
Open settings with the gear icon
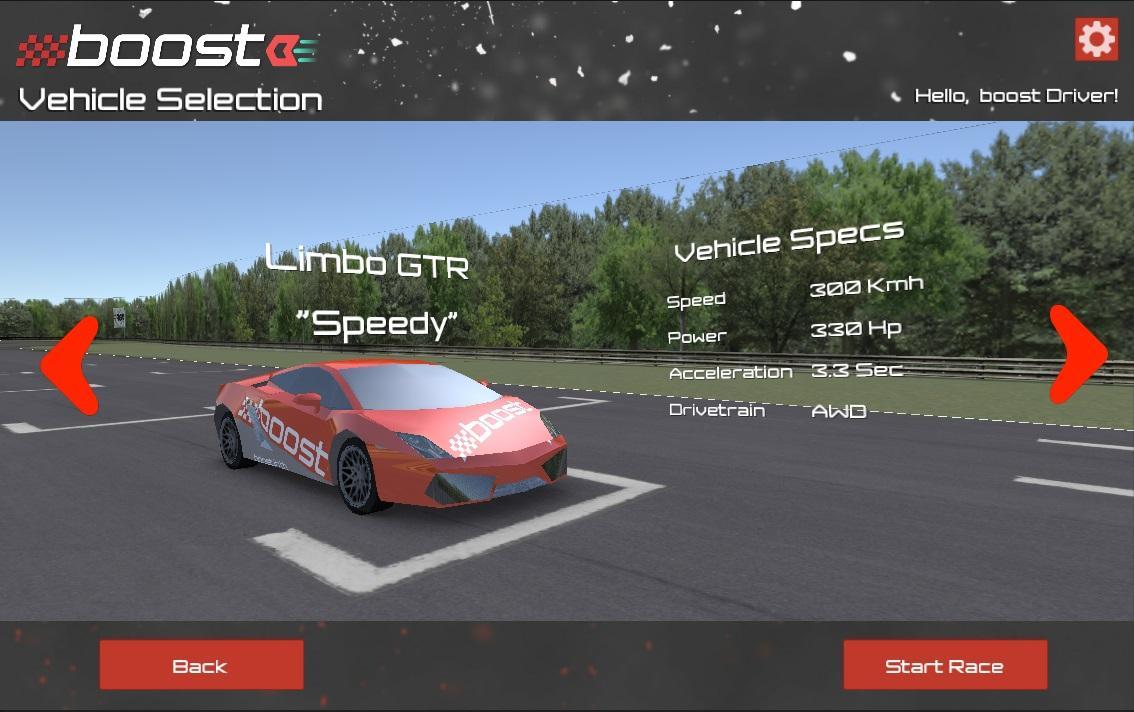1096,39
